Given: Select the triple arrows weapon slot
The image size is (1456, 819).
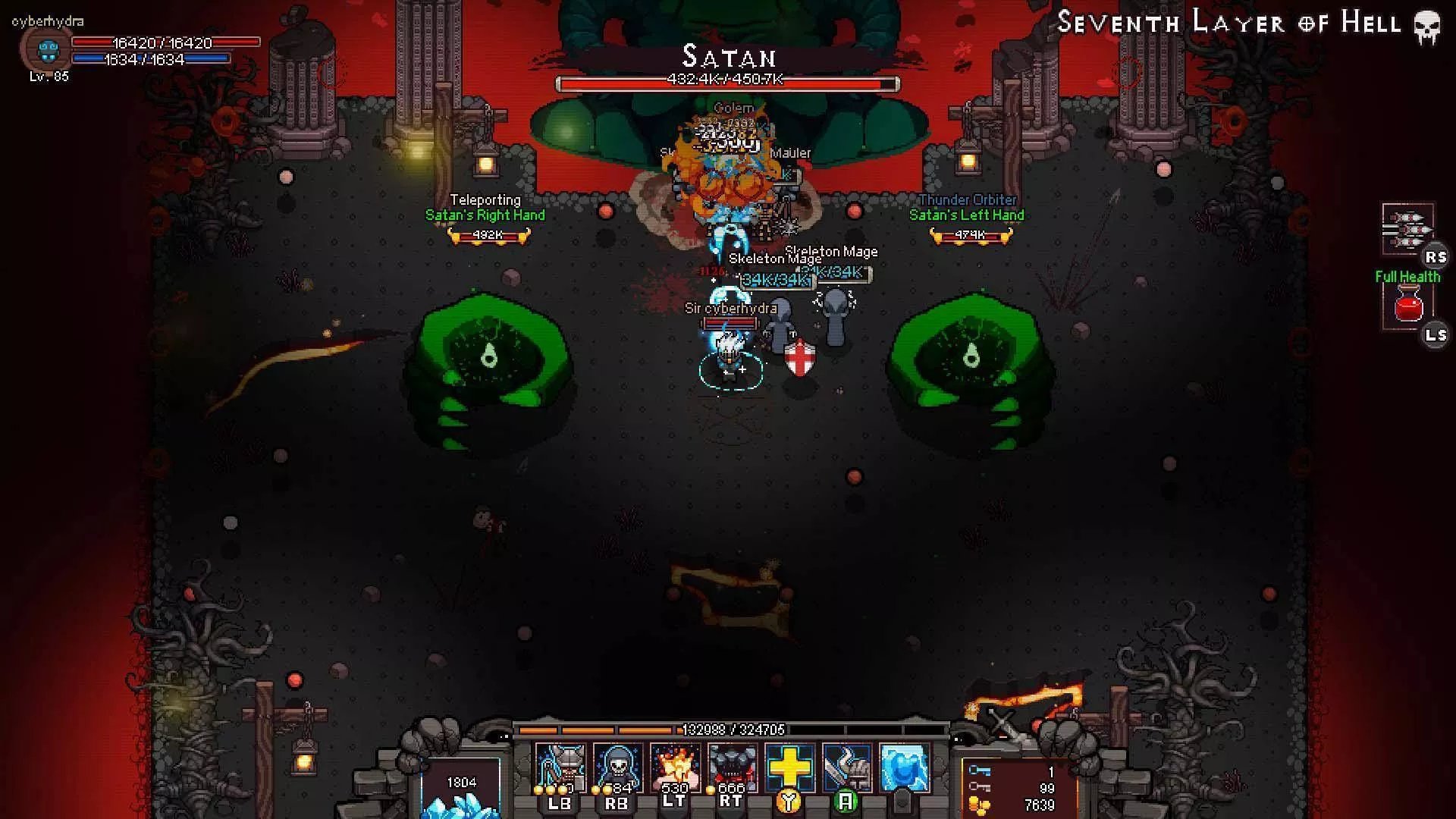Looking at the screenshot, I should [1407, 229].
